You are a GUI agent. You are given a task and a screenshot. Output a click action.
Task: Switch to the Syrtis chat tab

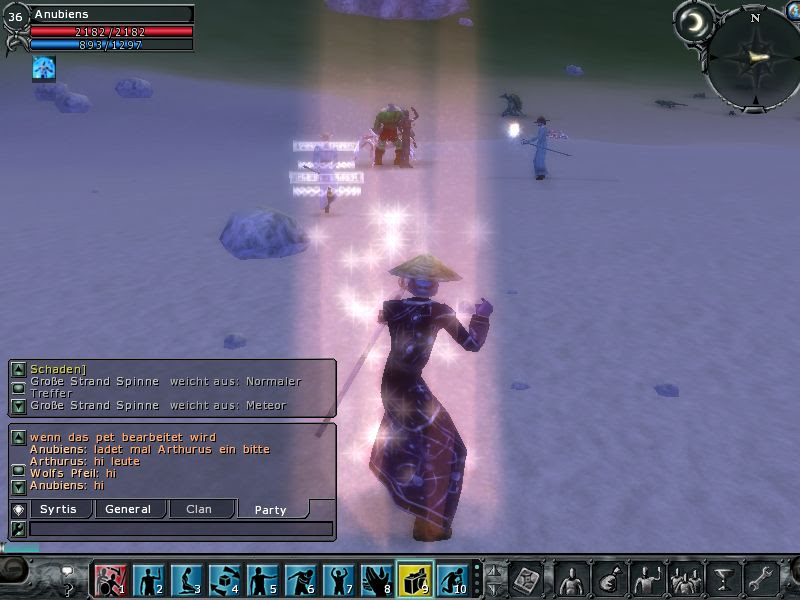[60, 509]
